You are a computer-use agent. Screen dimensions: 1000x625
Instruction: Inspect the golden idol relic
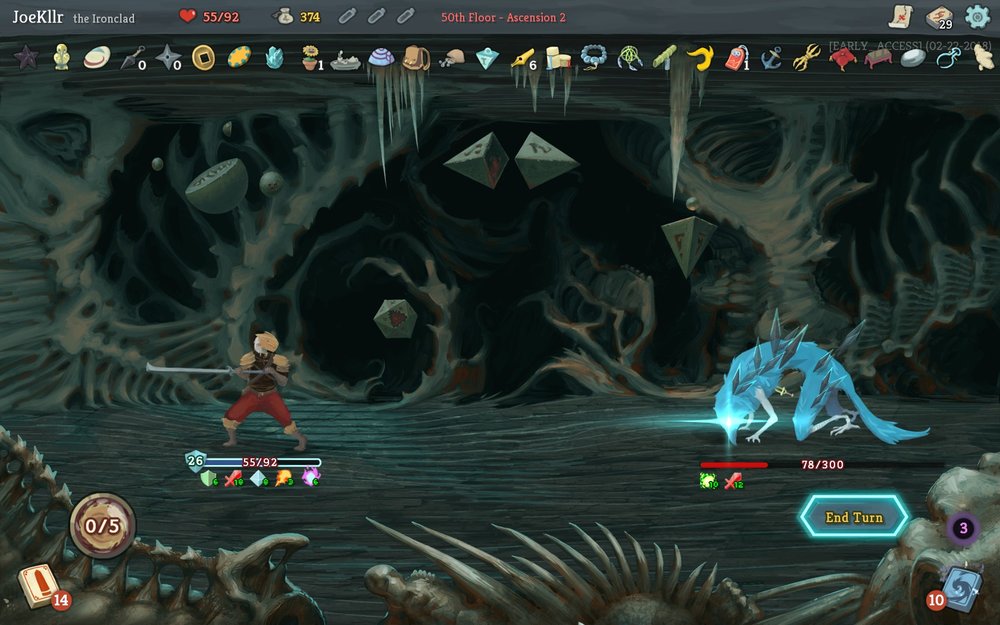point(61,57)
